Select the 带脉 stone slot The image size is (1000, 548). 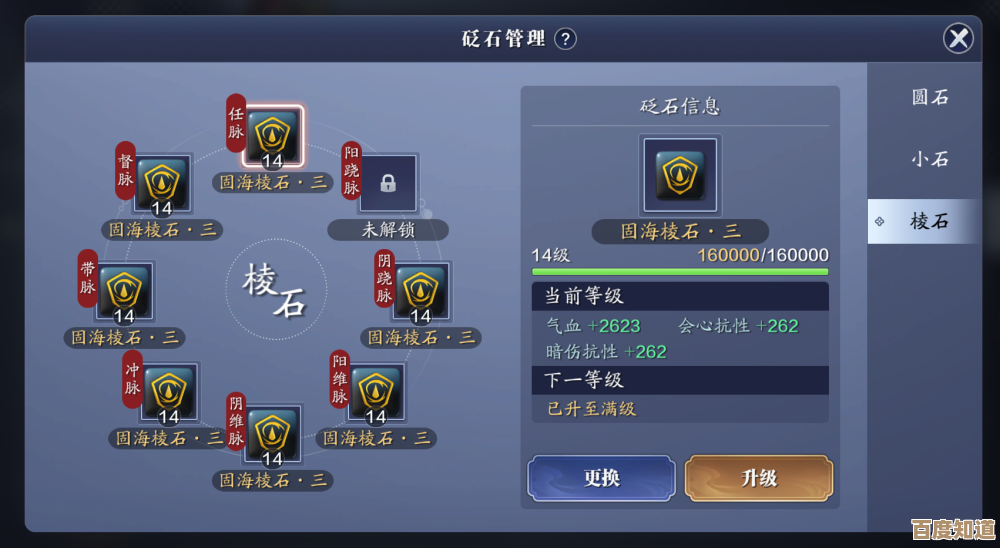(x=125, y=292)
